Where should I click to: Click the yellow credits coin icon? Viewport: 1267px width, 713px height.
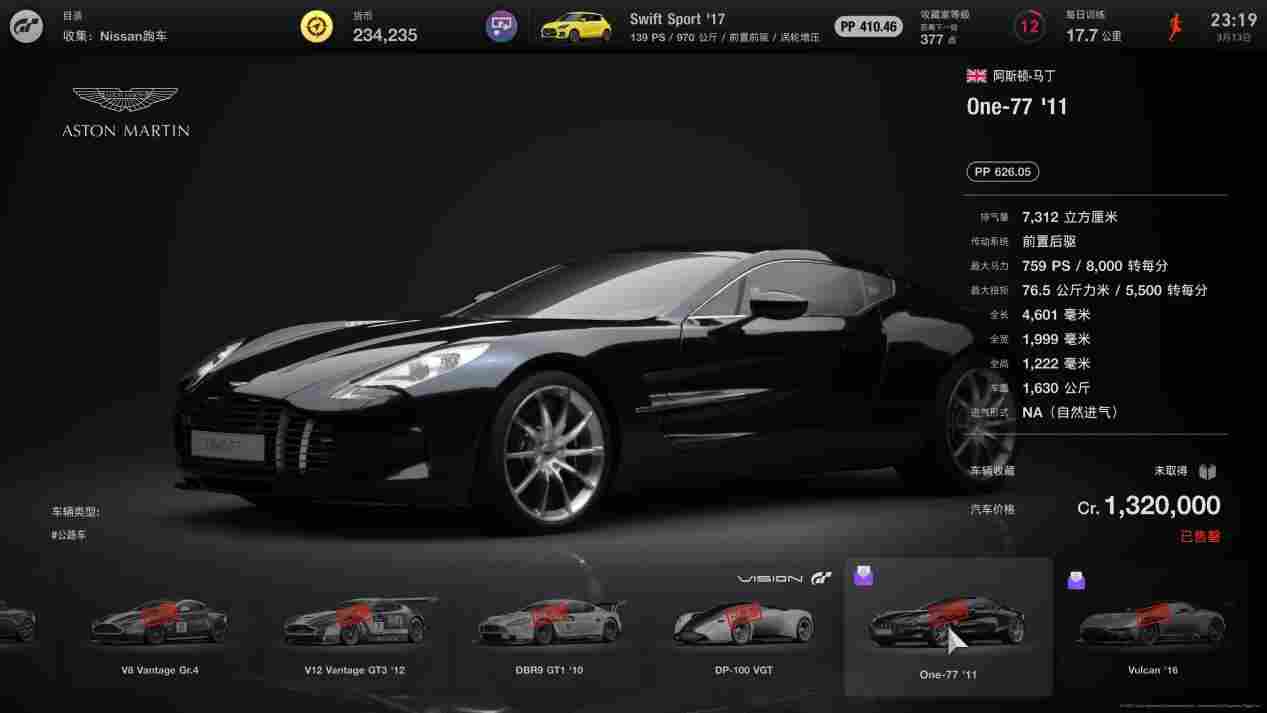317,27
